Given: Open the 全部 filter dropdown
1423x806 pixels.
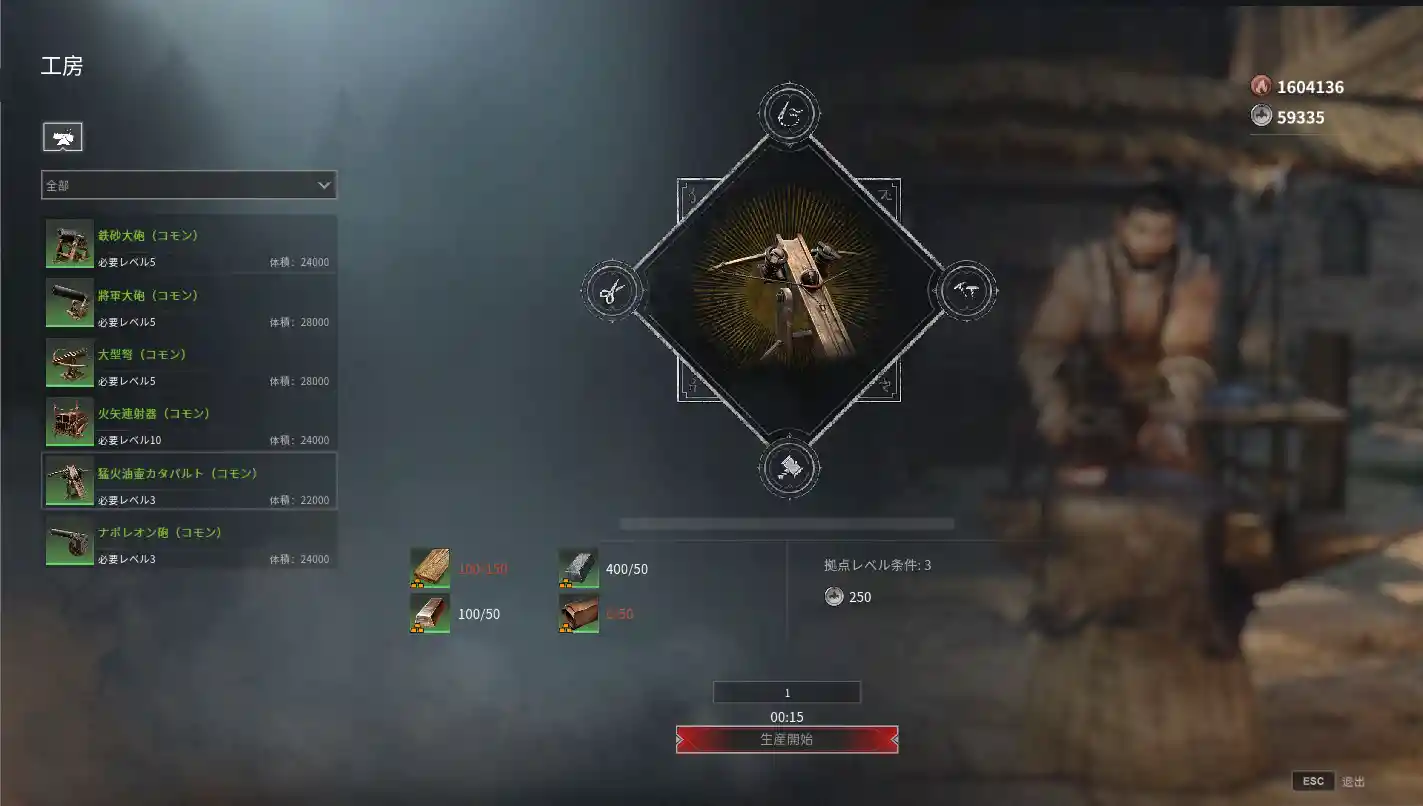Looking at the screenshot, I should [189, 185].
